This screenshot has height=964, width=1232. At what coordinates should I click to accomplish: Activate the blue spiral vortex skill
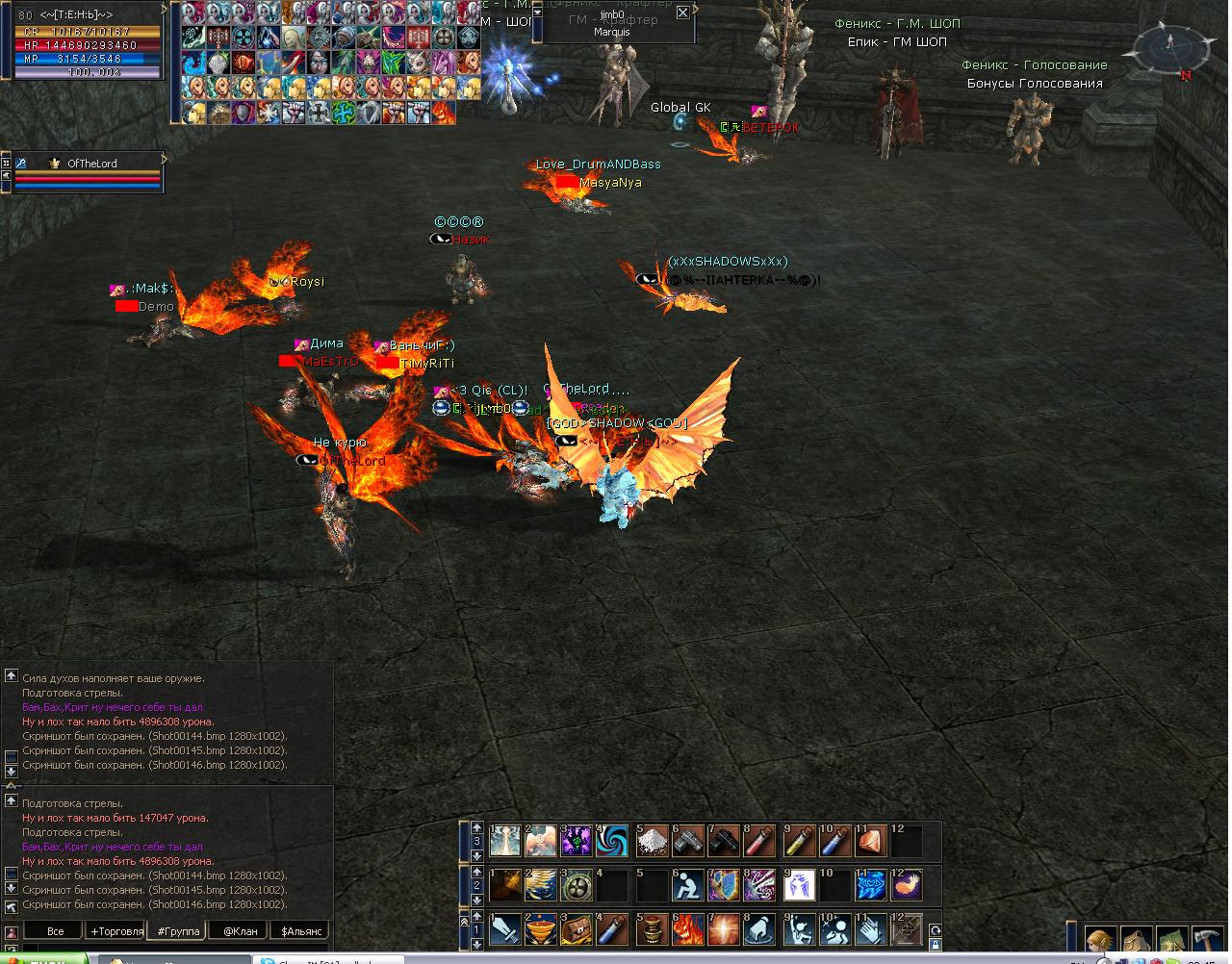[x=612, y=841]
